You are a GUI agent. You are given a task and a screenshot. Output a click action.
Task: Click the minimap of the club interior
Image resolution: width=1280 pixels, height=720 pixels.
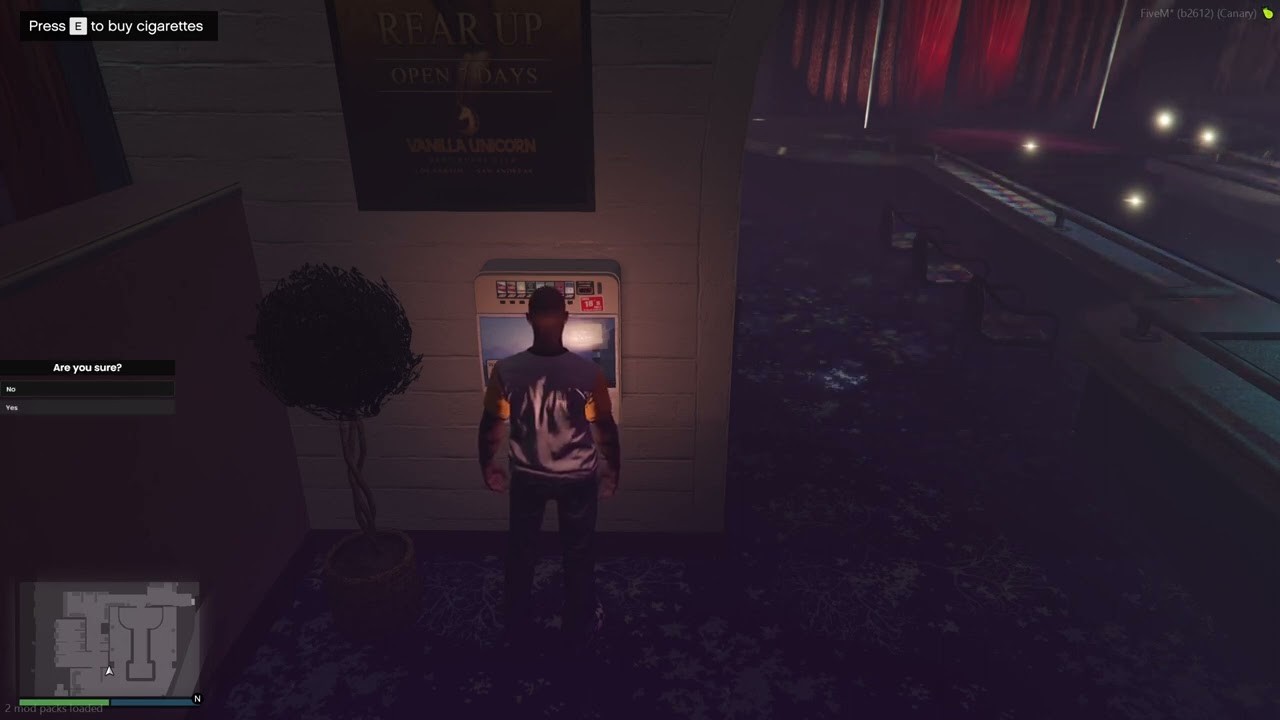click(110, 638)
